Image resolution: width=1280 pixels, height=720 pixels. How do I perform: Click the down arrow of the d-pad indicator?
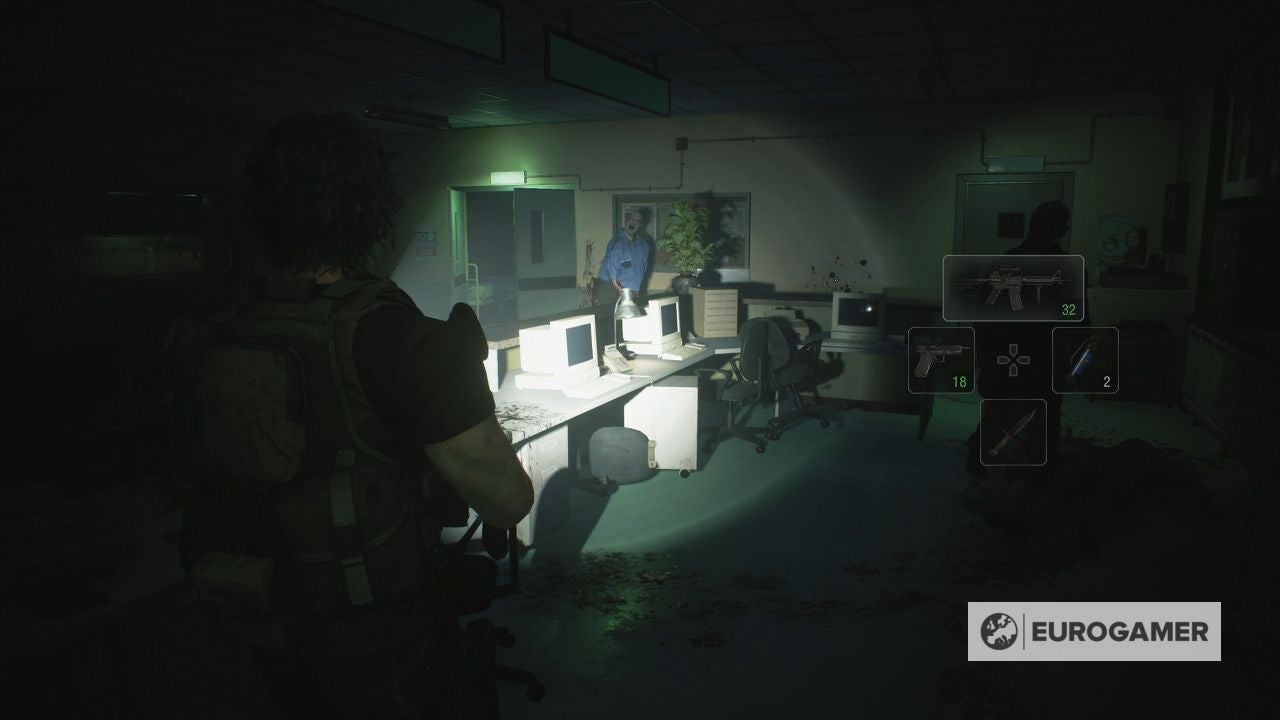click(1012, 371)
